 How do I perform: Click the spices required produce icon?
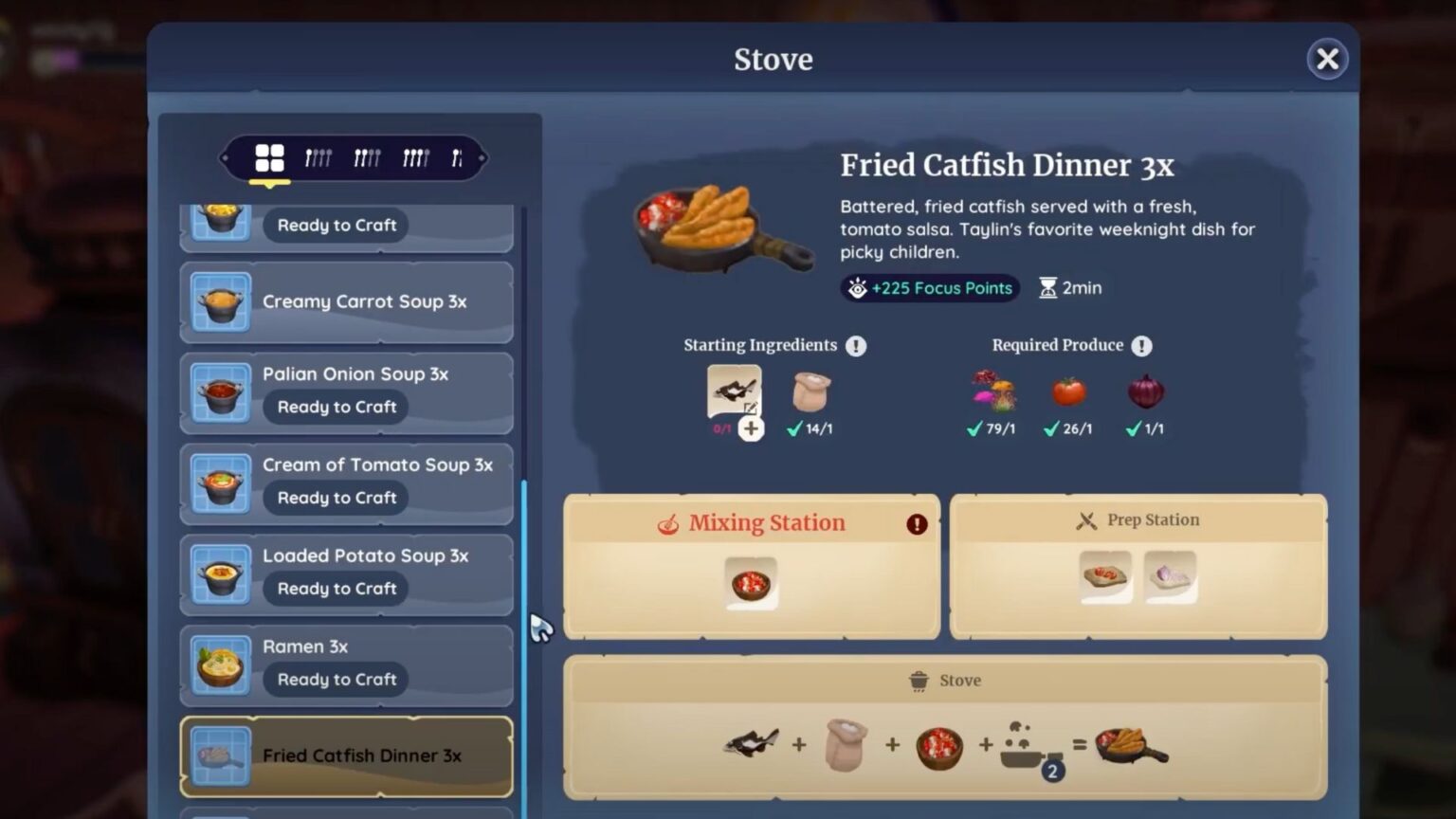[x=992, y=391]
